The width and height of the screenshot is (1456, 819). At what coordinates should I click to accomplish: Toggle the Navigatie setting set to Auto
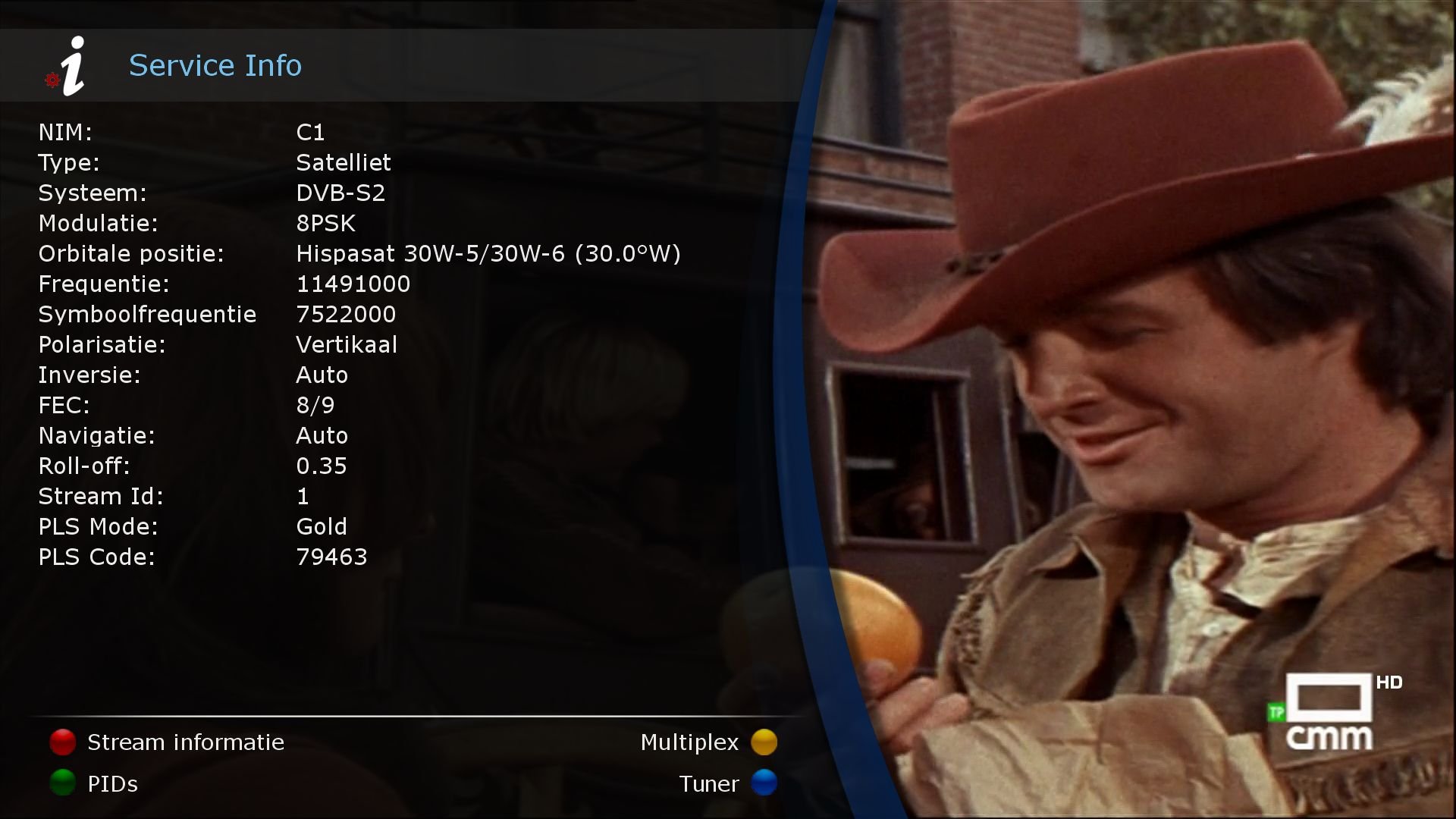321,435
